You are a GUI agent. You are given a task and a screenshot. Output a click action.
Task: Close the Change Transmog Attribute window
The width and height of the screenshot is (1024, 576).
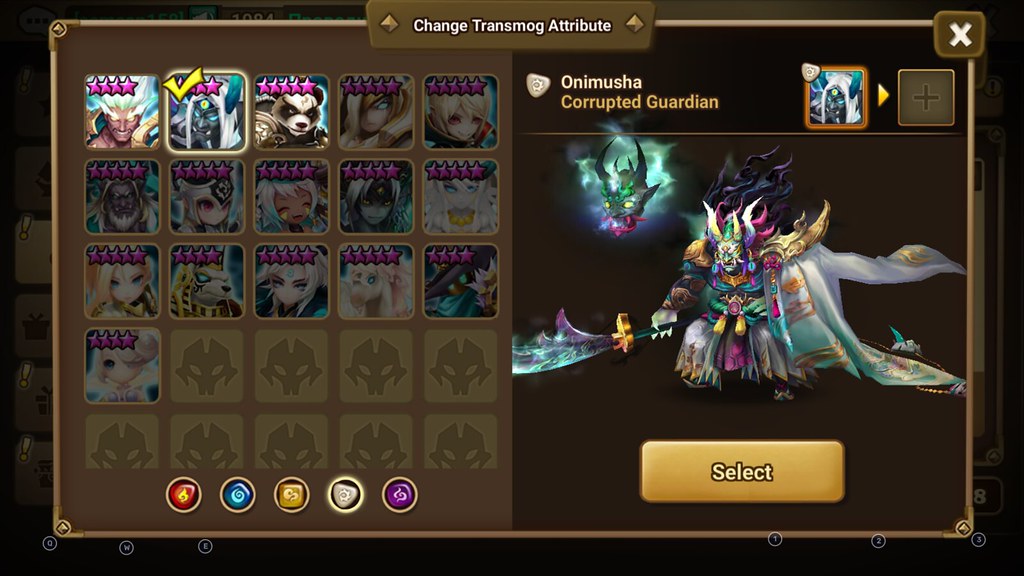[x=959, y=35]
